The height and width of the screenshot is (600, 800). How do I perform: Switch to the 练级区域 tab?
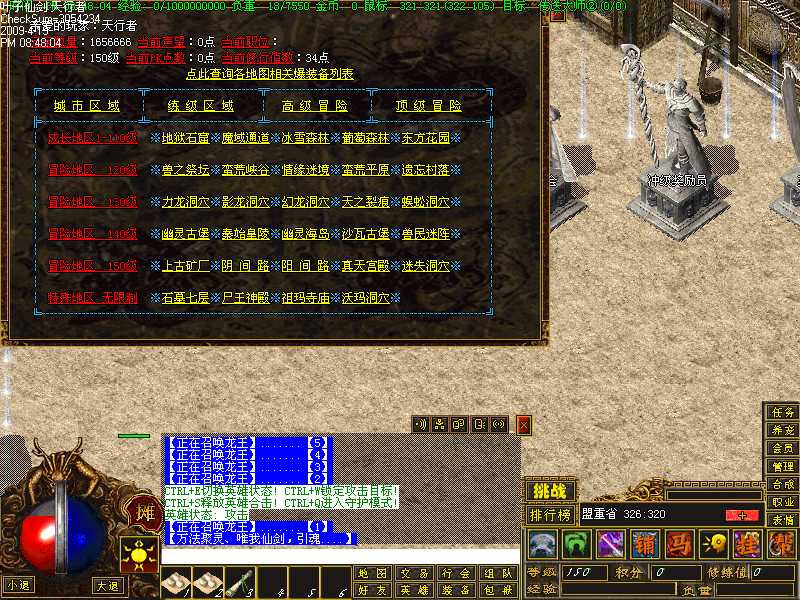pyautogui.click(x=201, y=106)
